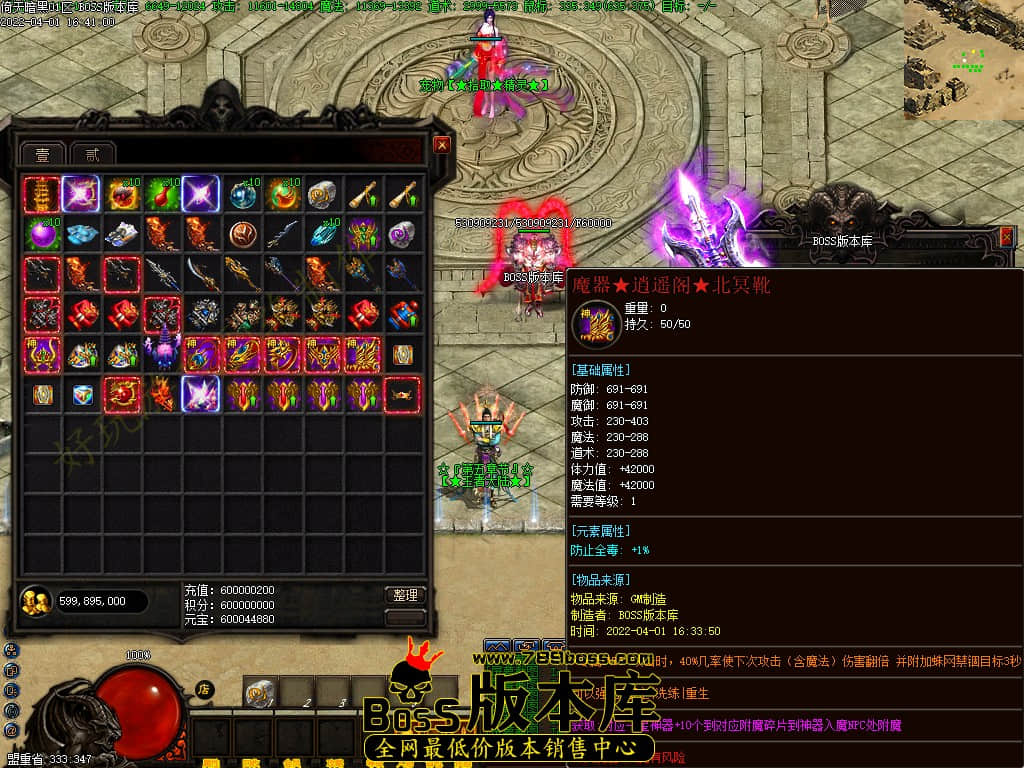Image resolution: width=1024 pixels, height=768 pixels.
Task: Open the minimap in the corner
Action: click(x=963, y=60)
